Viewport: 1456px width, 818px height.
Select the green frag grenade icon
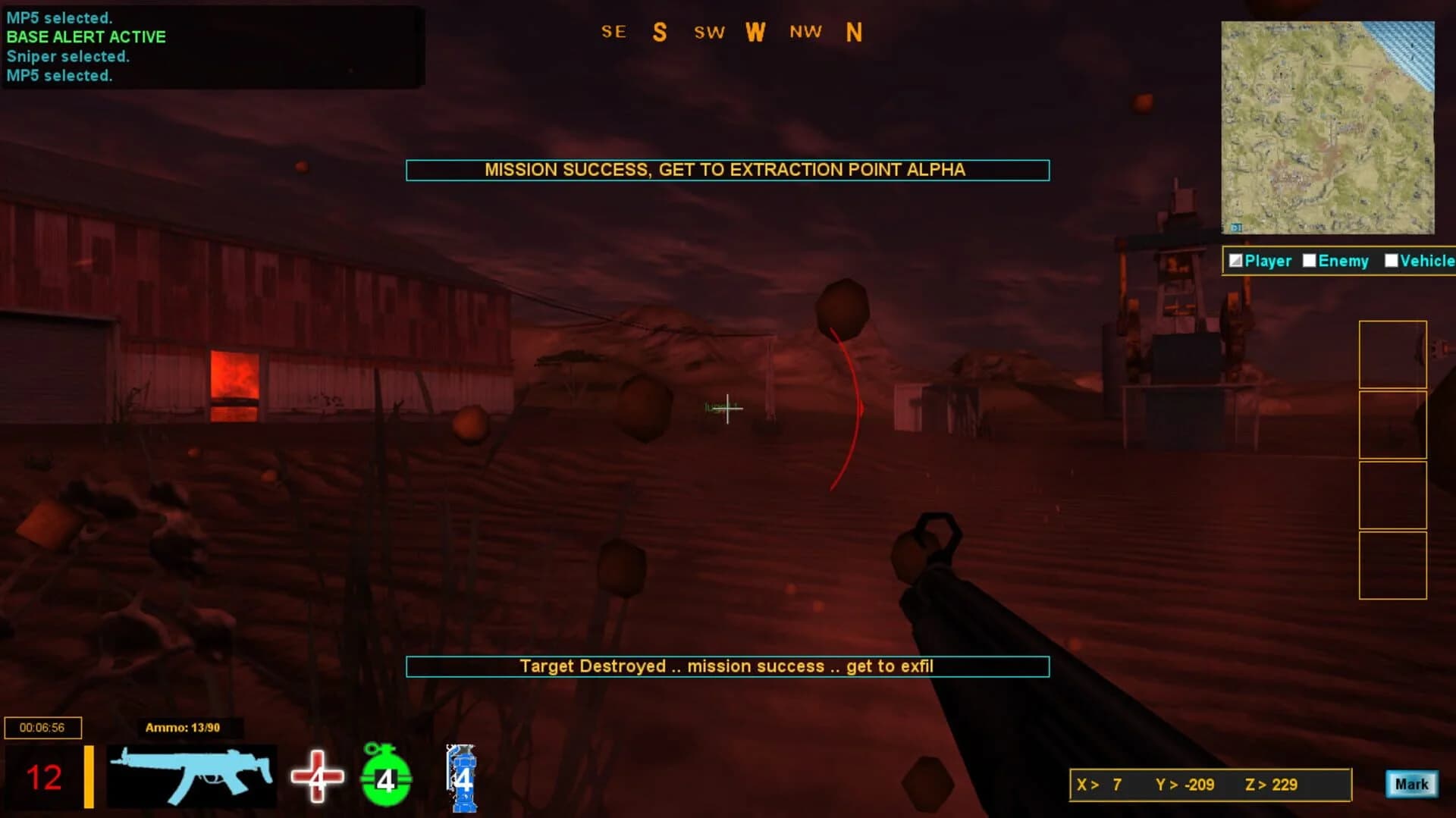(385, 777)
